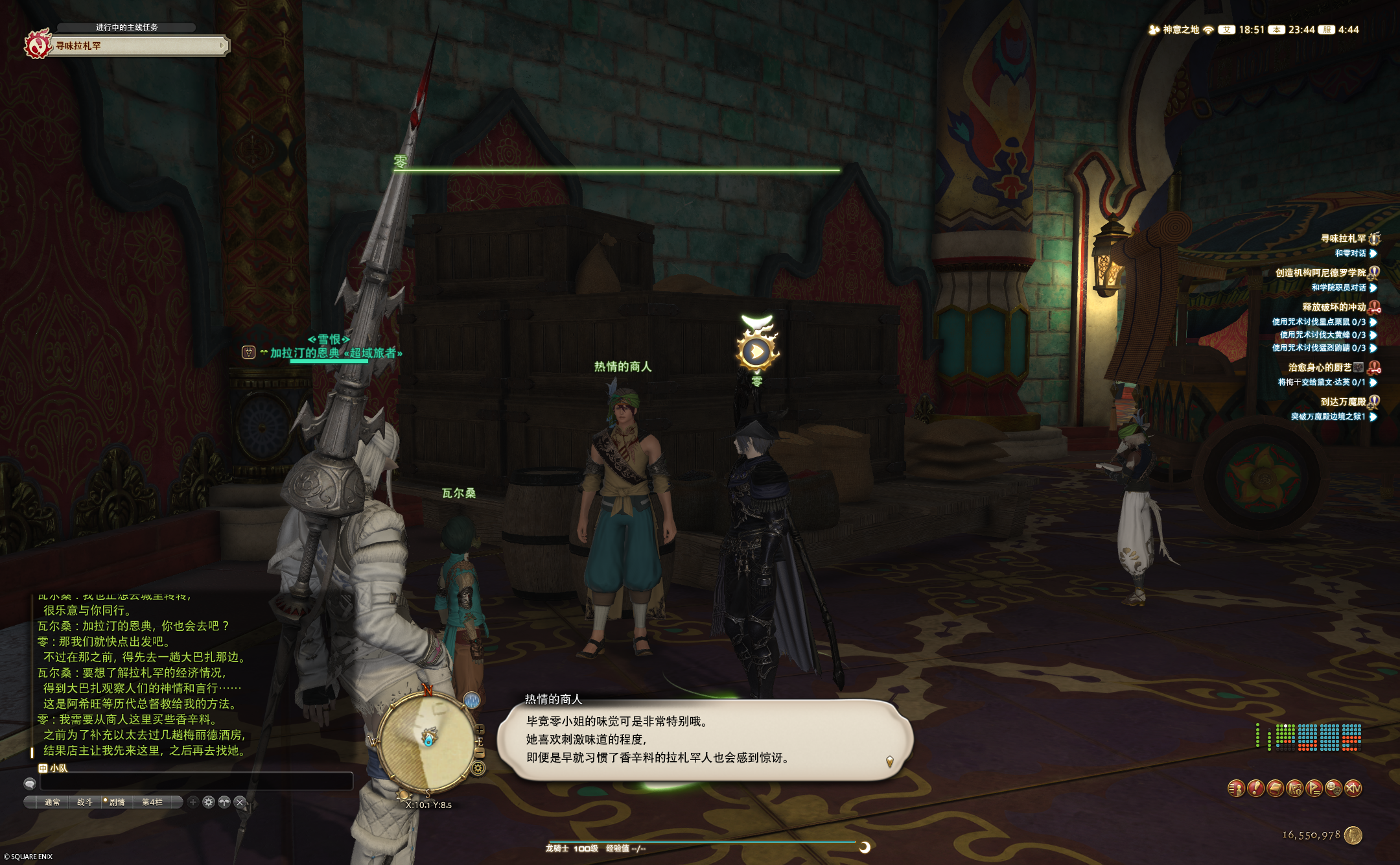
Task: Switch to the 通常 chat tab
Action: 52,802
